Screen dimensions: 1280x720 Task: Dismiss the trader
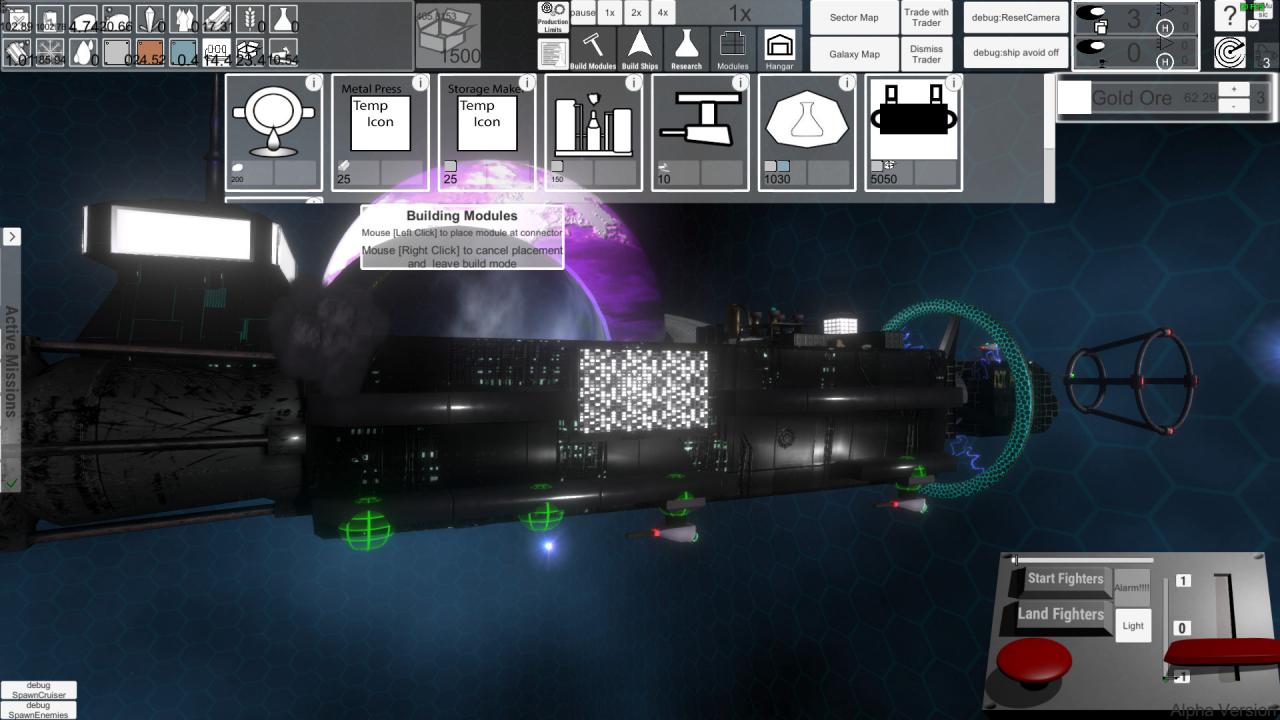(927, 54)
